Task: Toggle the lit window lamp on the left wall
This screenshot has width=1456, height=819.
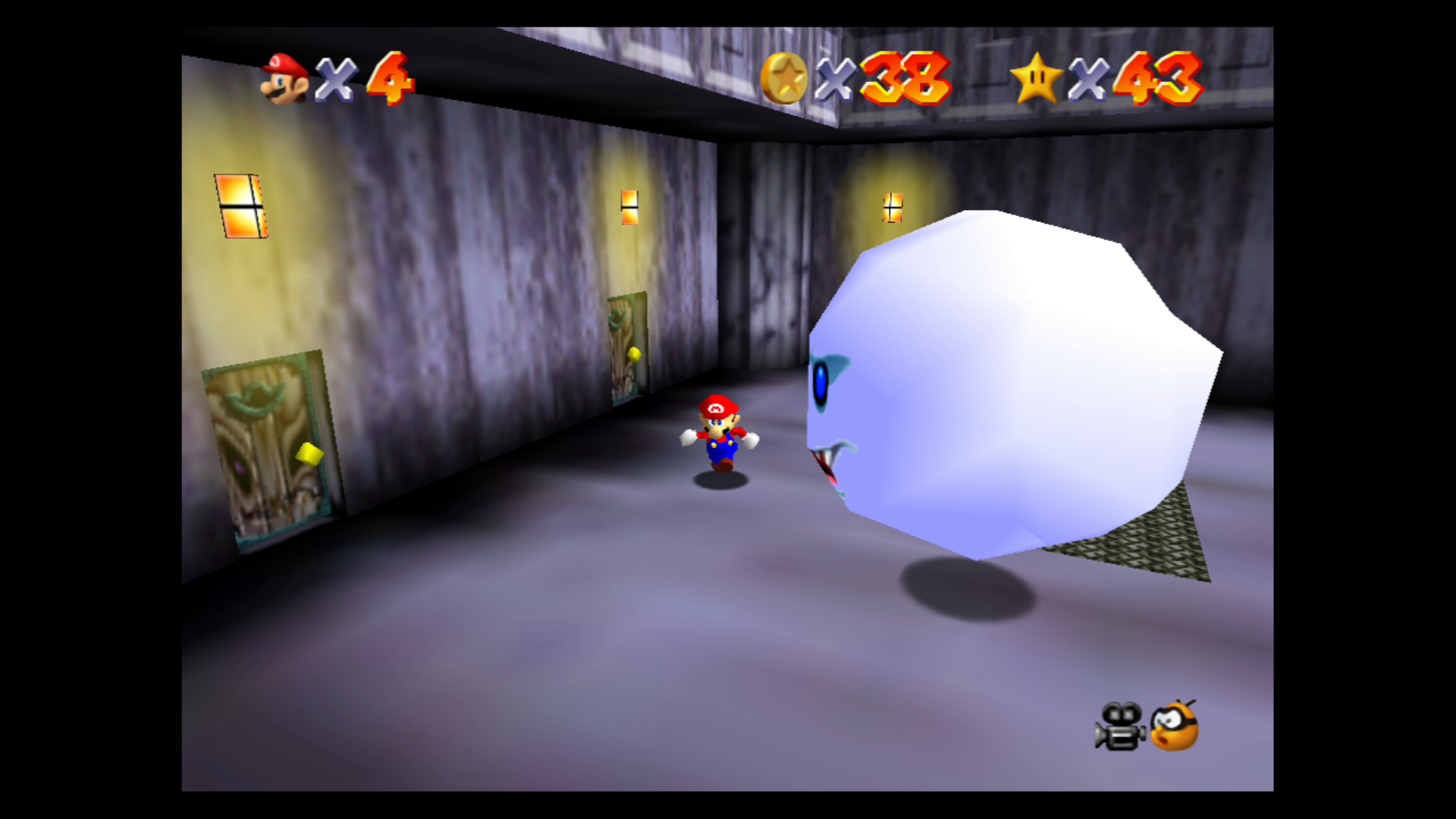Action: coord(243,206)
